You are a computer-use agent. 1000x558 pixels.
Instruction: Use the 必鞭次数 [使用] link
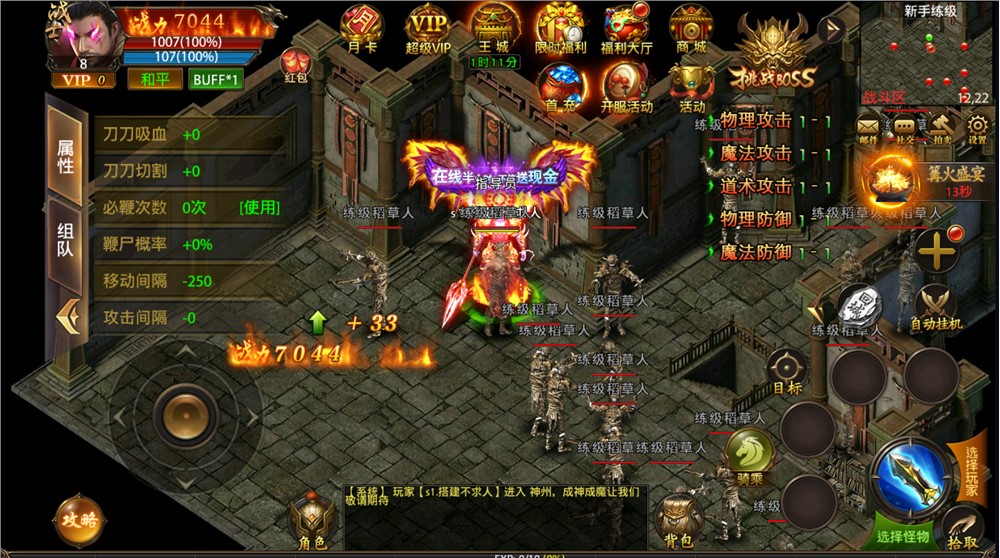259,208
